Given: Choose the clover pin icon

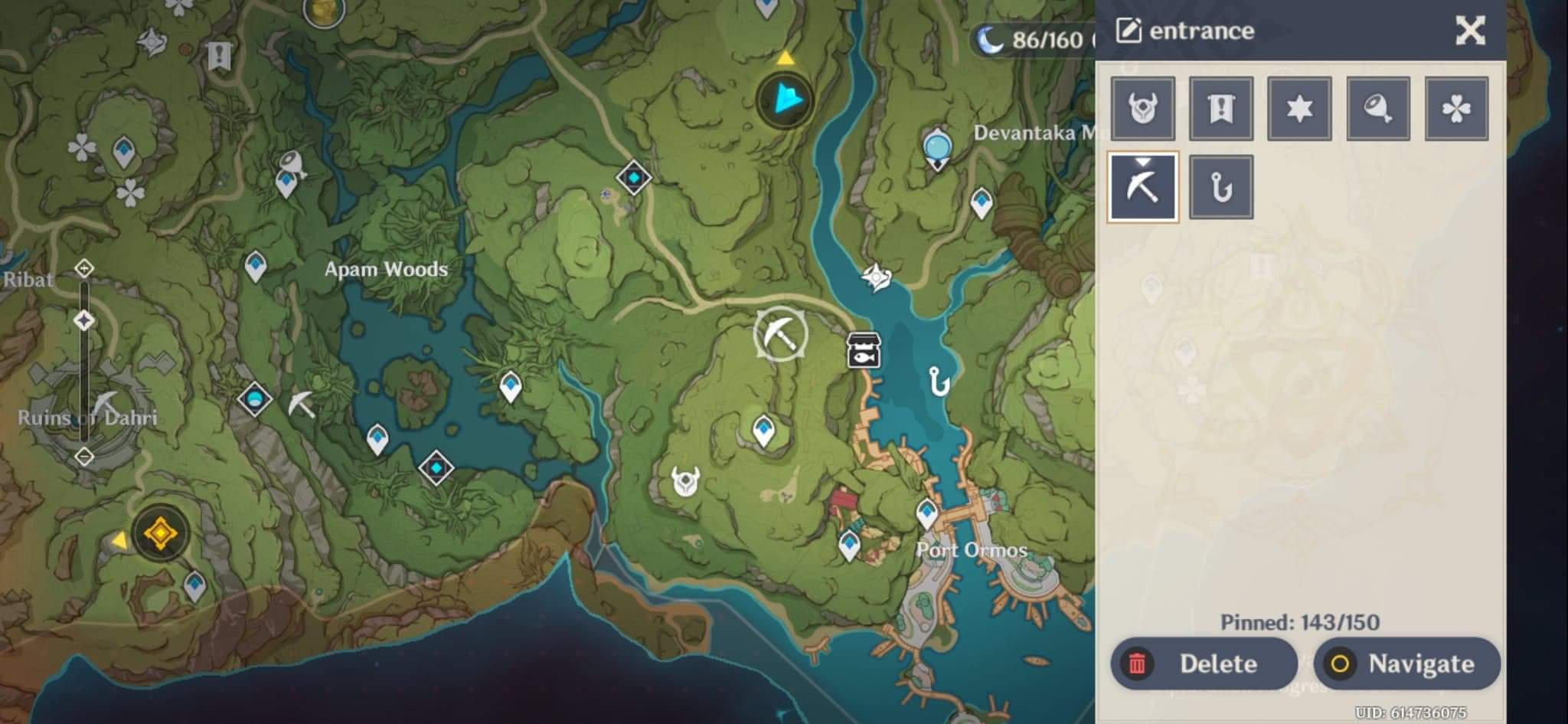Looking at the screenshot, I should [x=1455, y=107].
